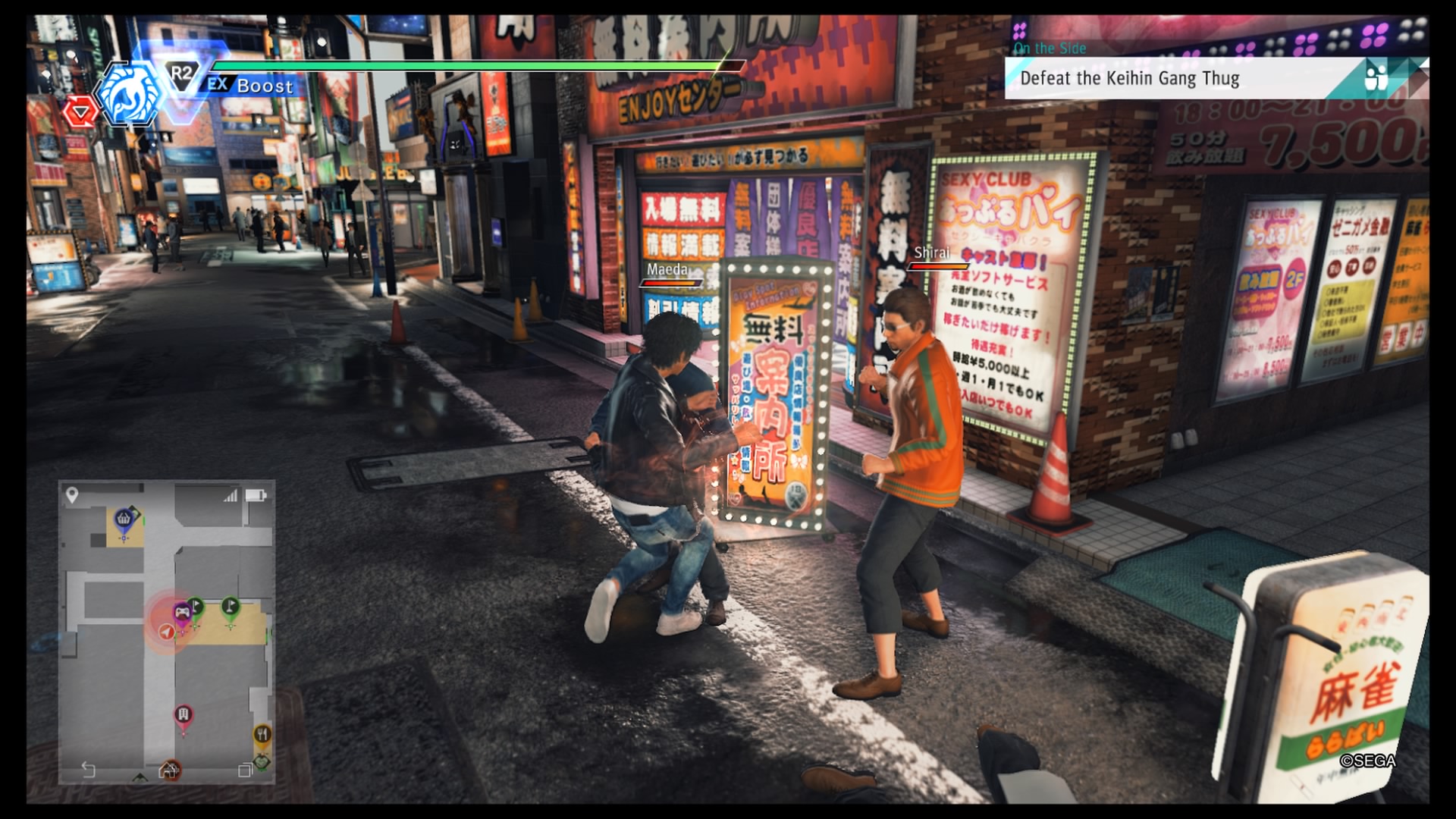Select the purple gamepad minigame pin on minimap
This screenshot has width=1456, height=819.
pos(182,612)
